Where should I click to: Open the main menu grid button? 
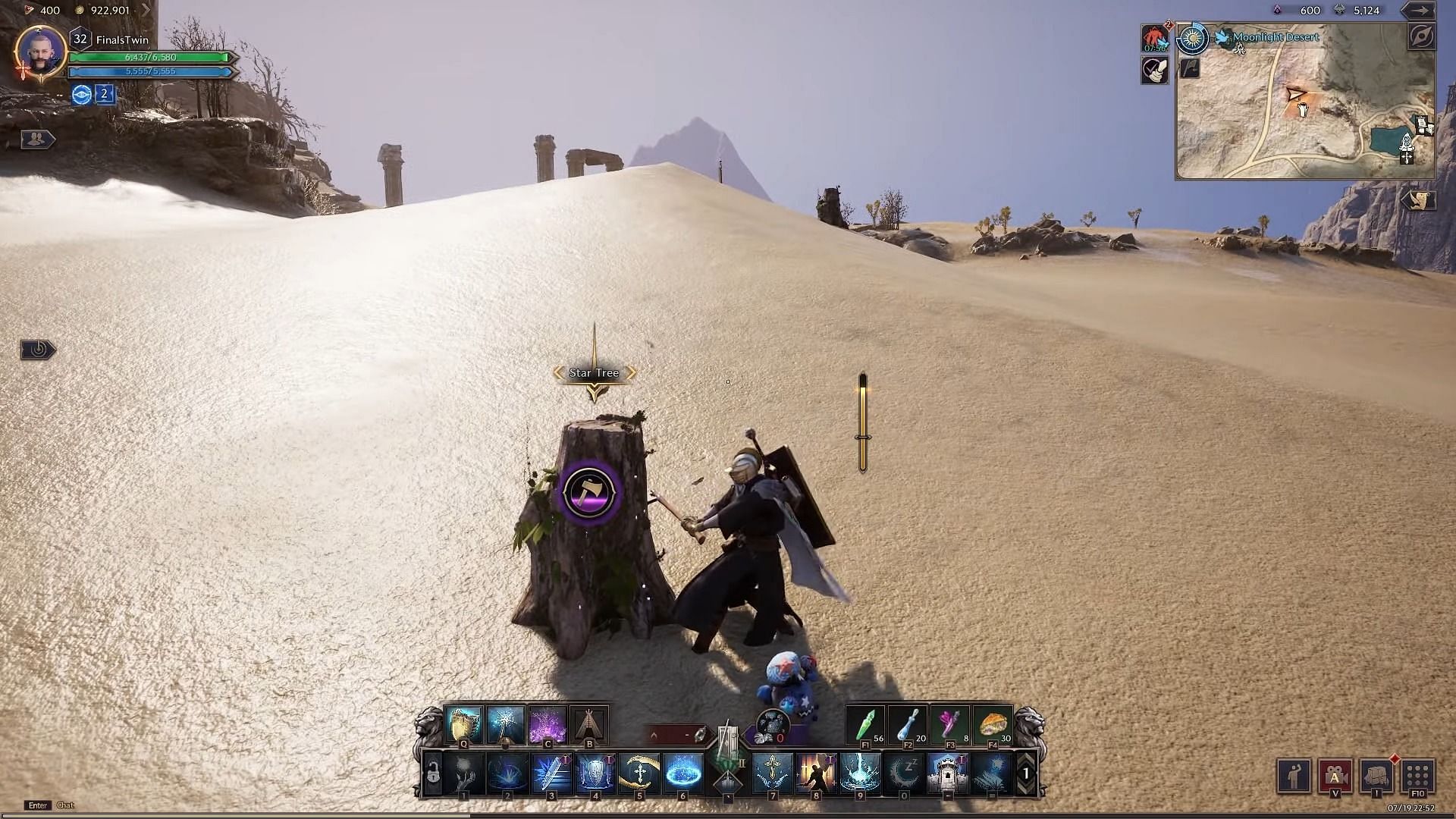pyautogui.click(x=1417, y=776)
